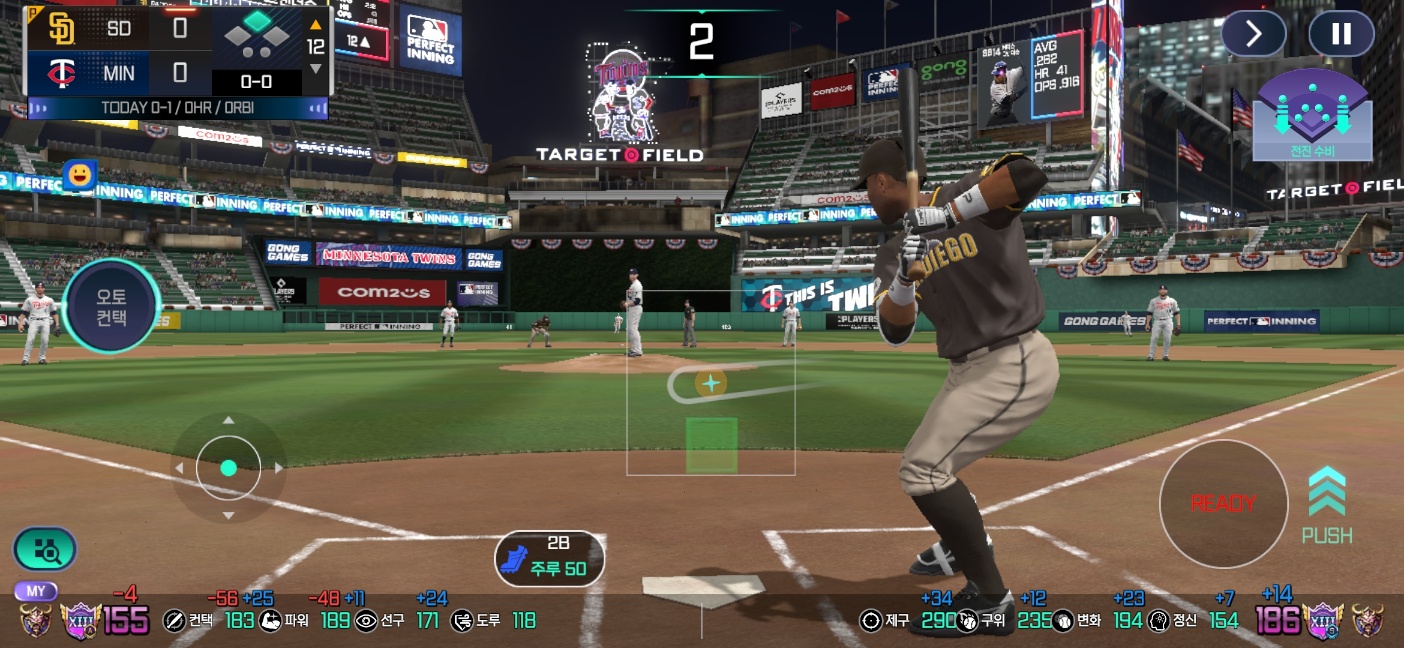This screenshot has height=648, width=1404.
Task: Open the 전진 수비 fielding formation panel
Action: coord(1312,116)
